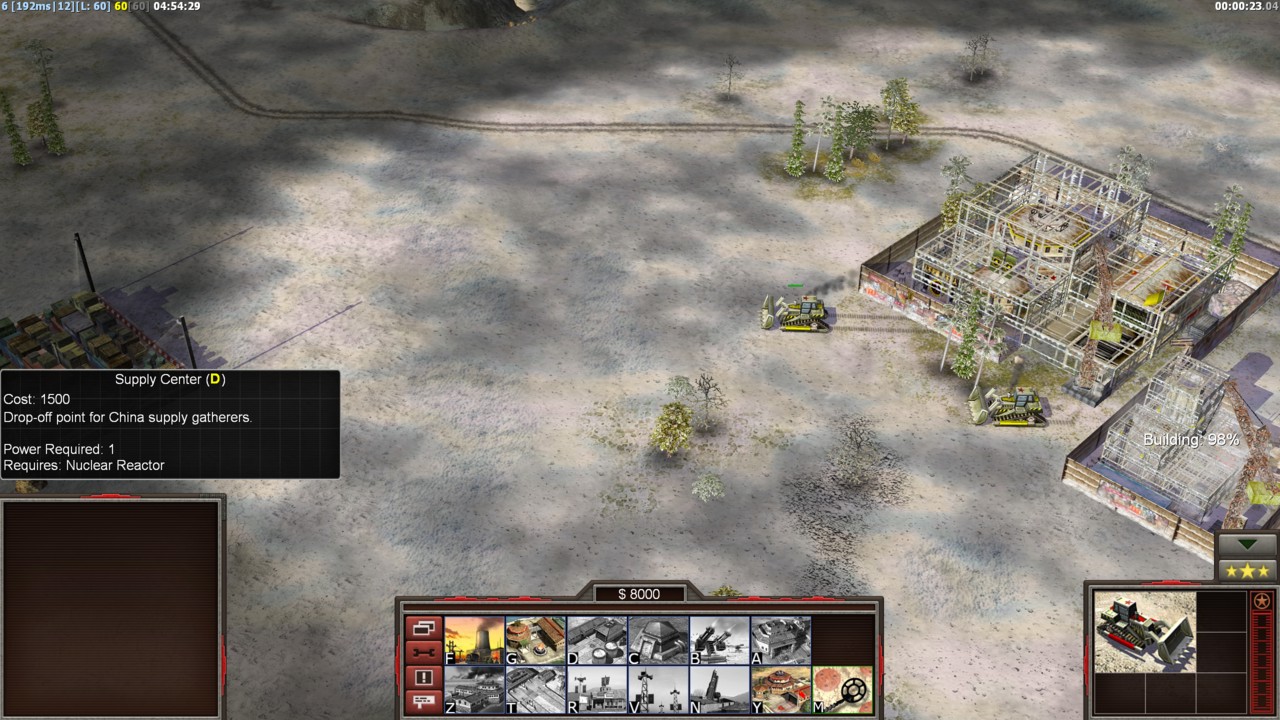1280x720 pixels.
Task: Choose the Nuclear Missile silo icon (N)
Action: [719, 690]
